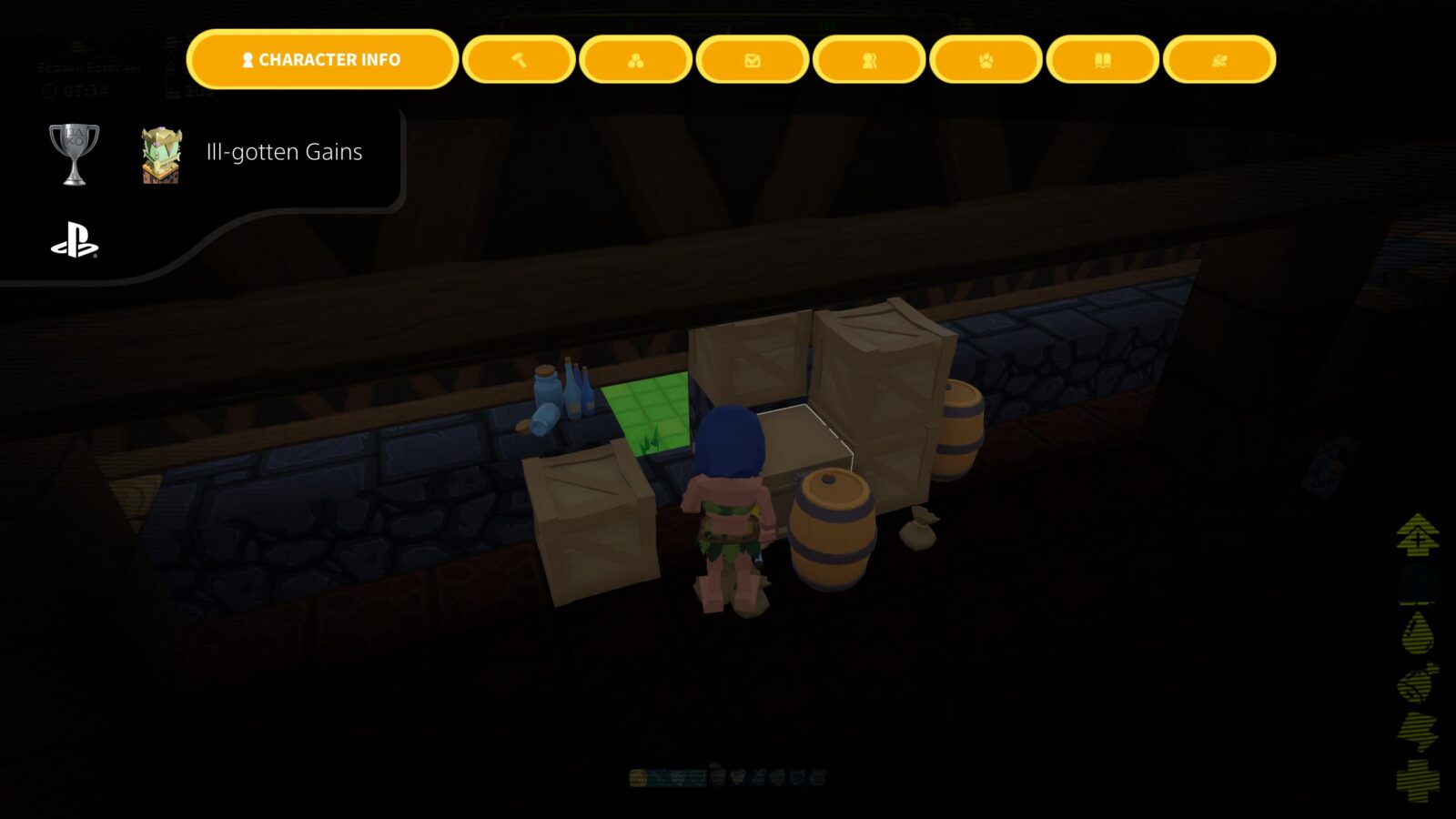Viewport: 1456px width, 819px height.
Task: Select the highlighted first hotbar slot
Action: pyautogui.click(x=638, y=778)
